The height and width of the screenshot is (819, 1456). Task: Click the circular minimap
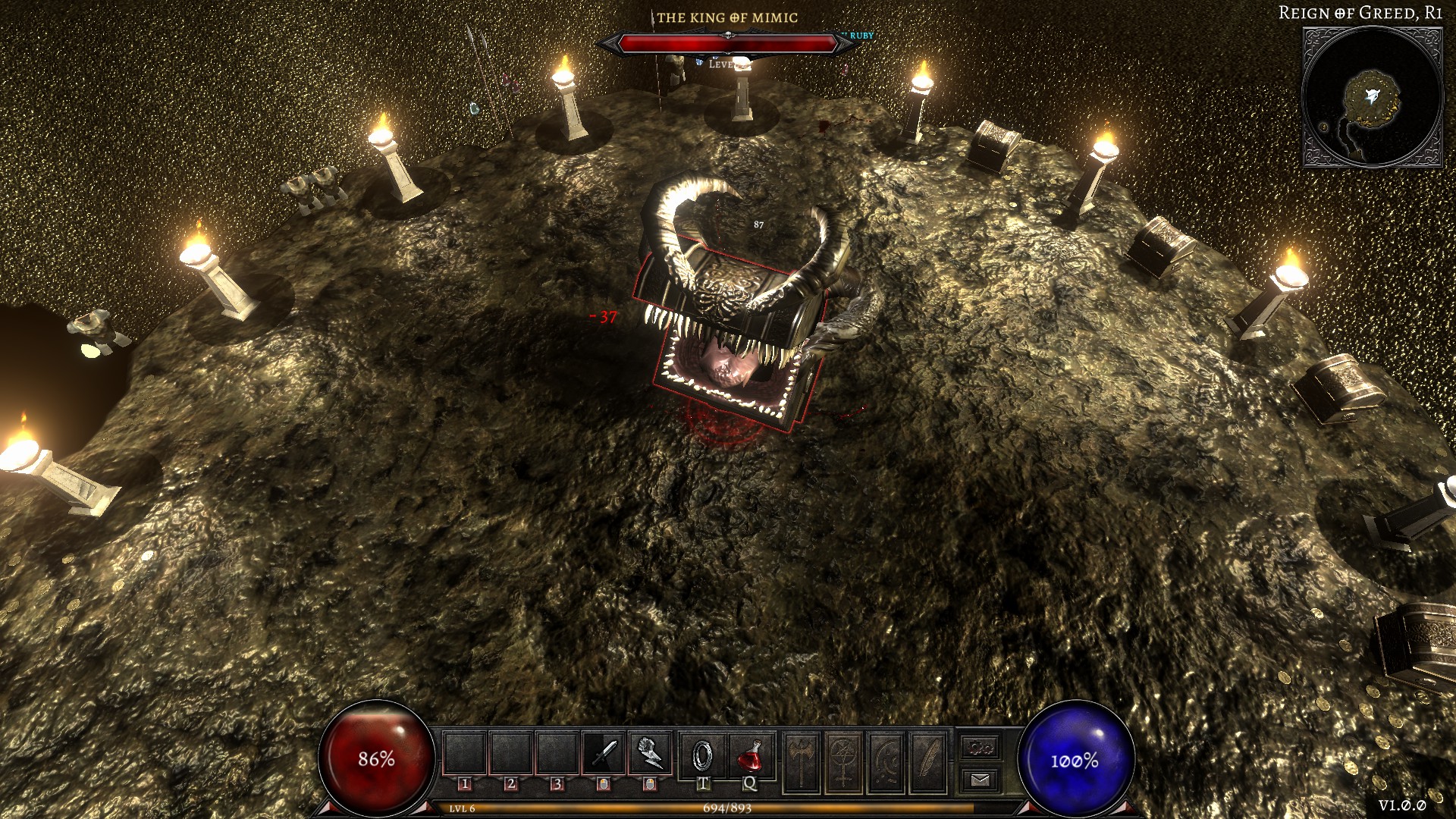[1372, 98]
